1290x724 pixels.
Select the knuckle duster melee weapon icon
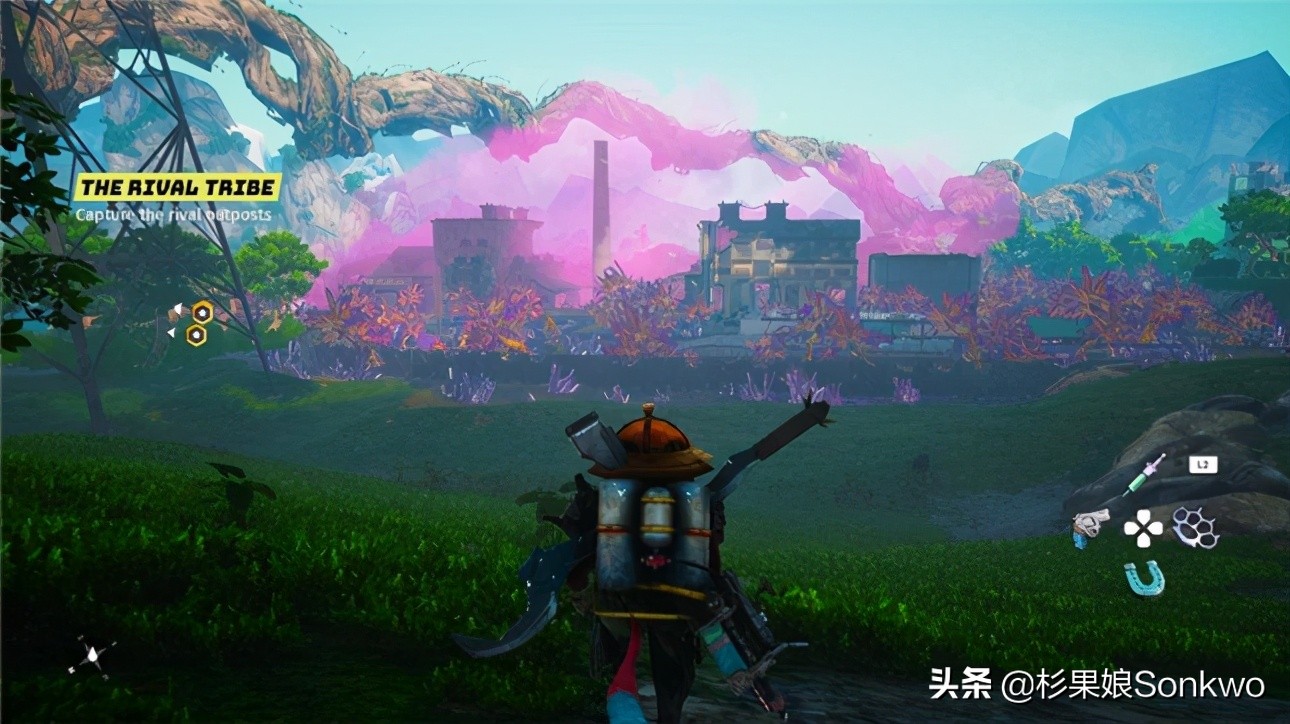pyautogui.click(x=1194, y=528)
